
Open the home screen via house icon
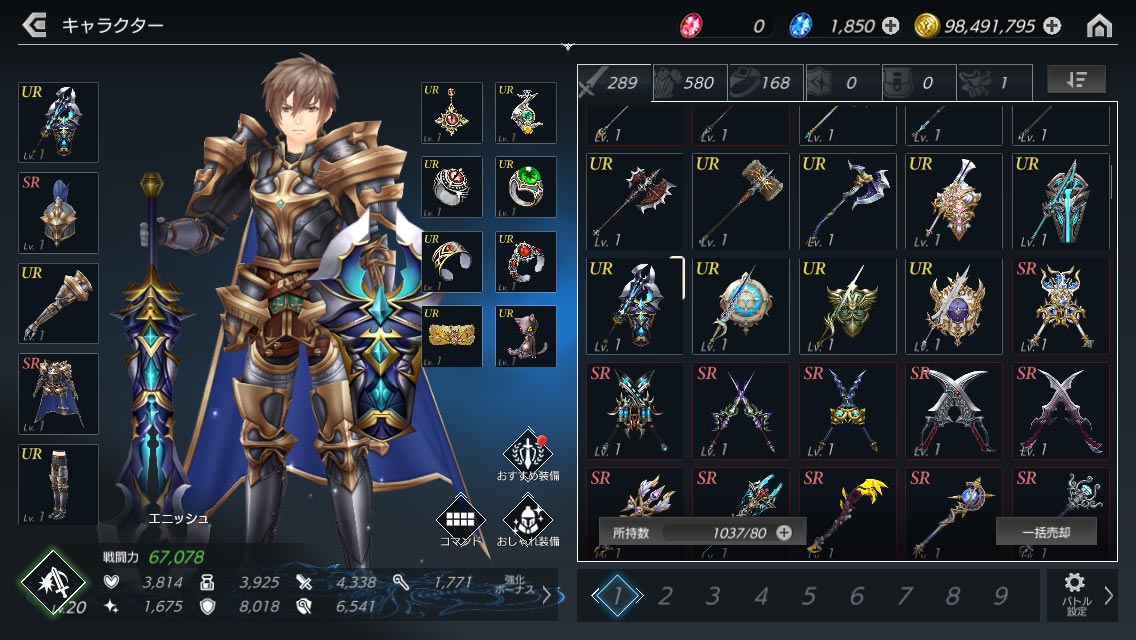point(1099,26)
